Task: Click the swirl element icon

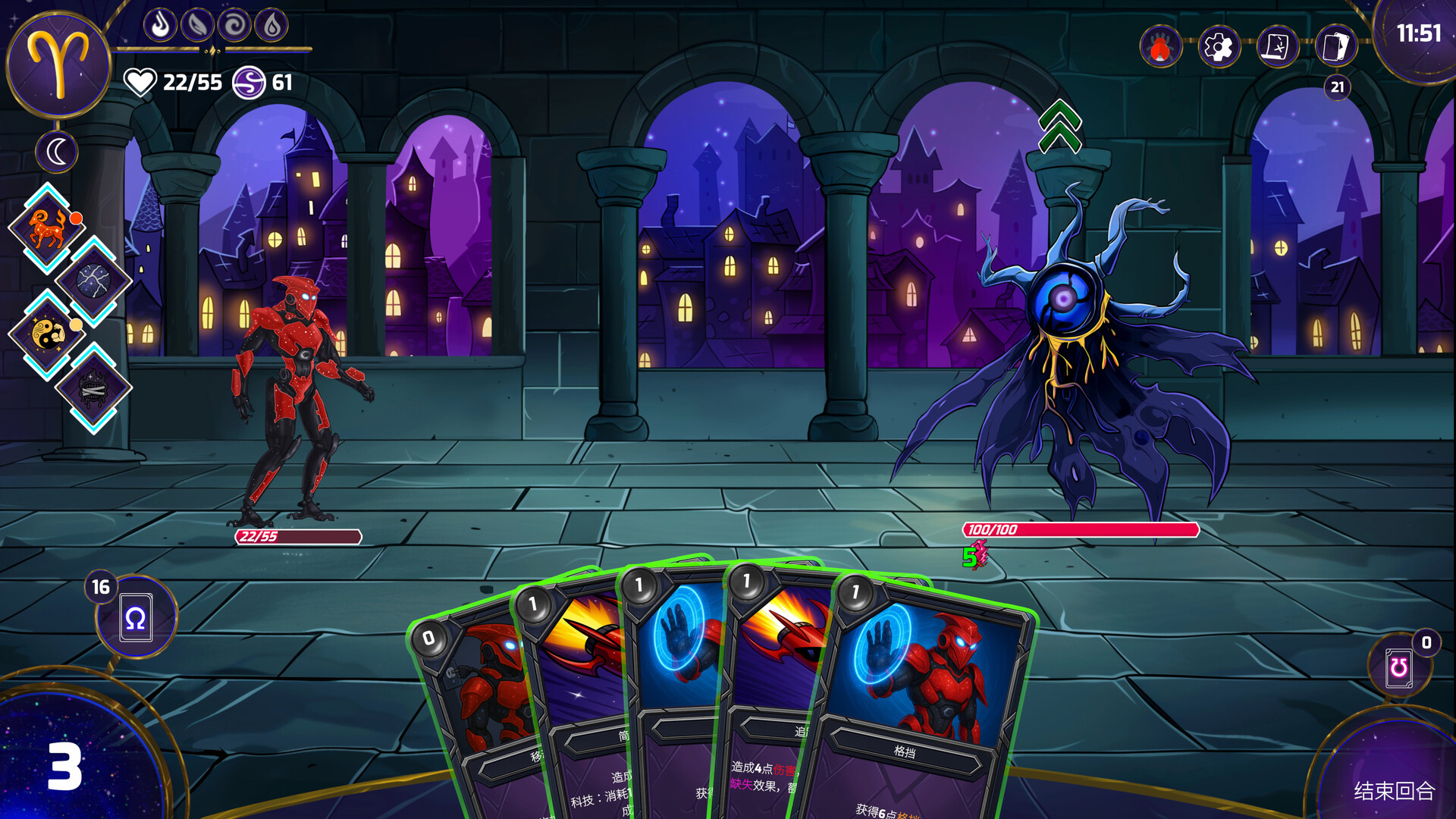Action: [234, 25]
